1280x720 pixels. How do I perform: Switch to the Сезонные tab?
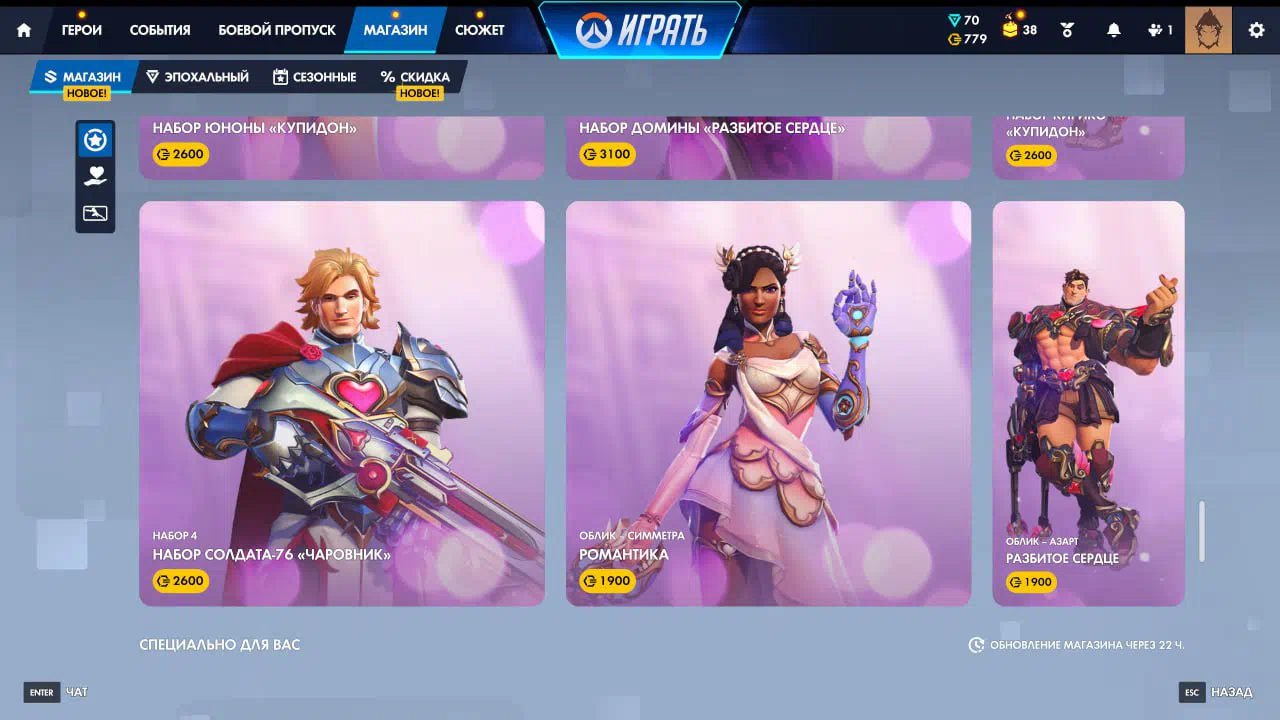click(314, 77)
